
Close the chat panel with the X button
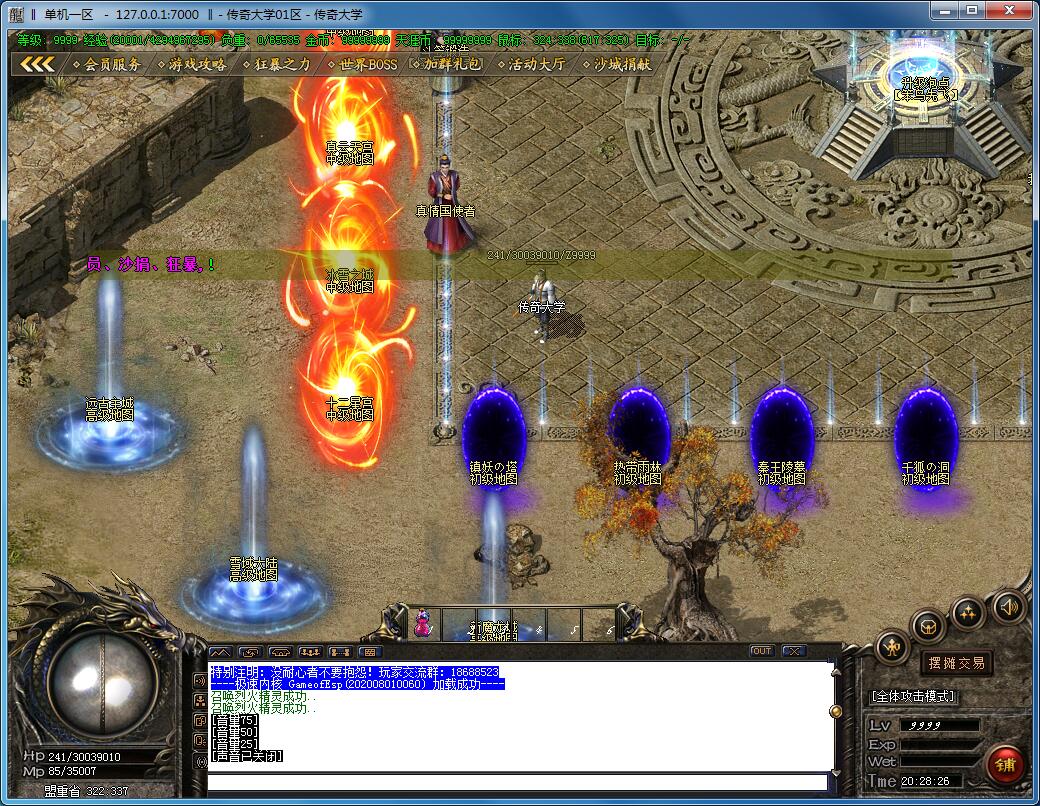pos(793,651)
